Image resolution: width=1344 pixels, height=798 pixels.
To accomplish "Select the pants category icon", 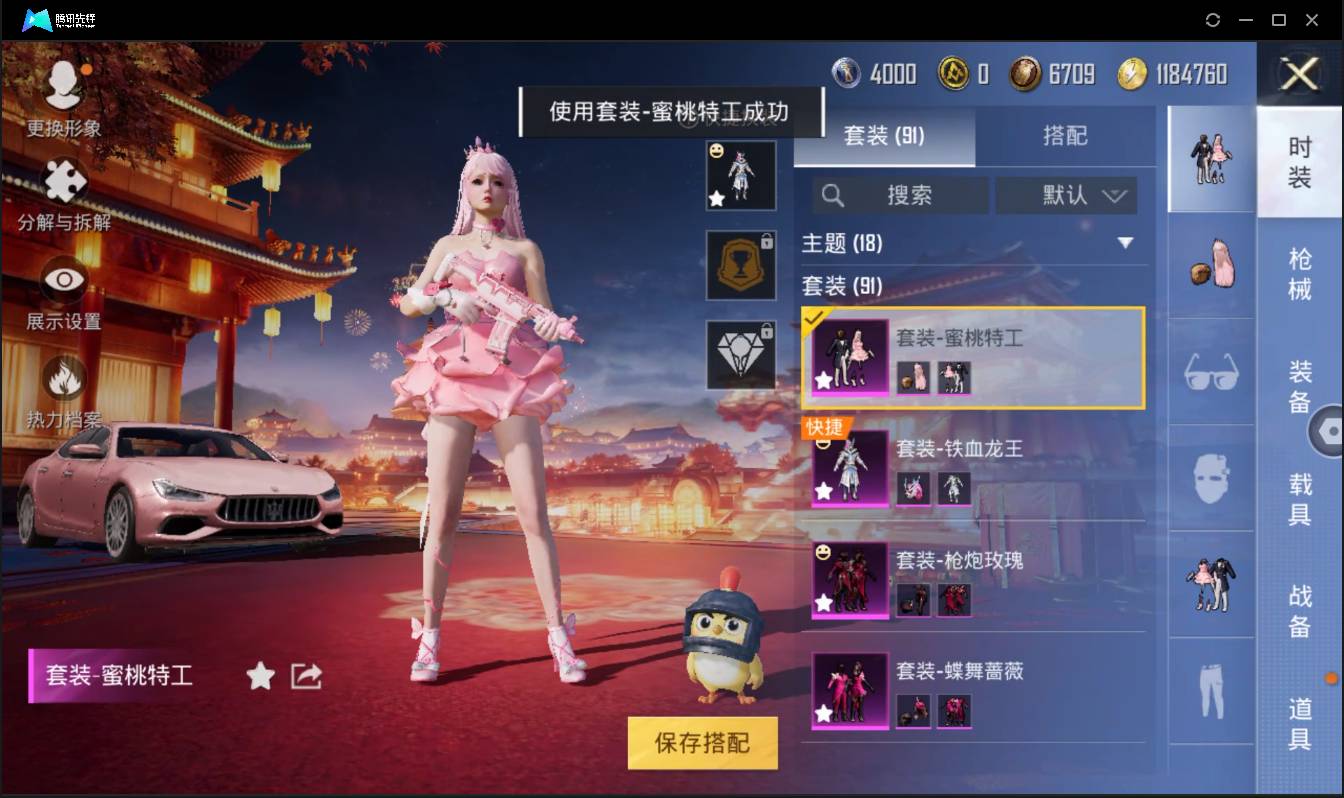I will [1210, 690].
